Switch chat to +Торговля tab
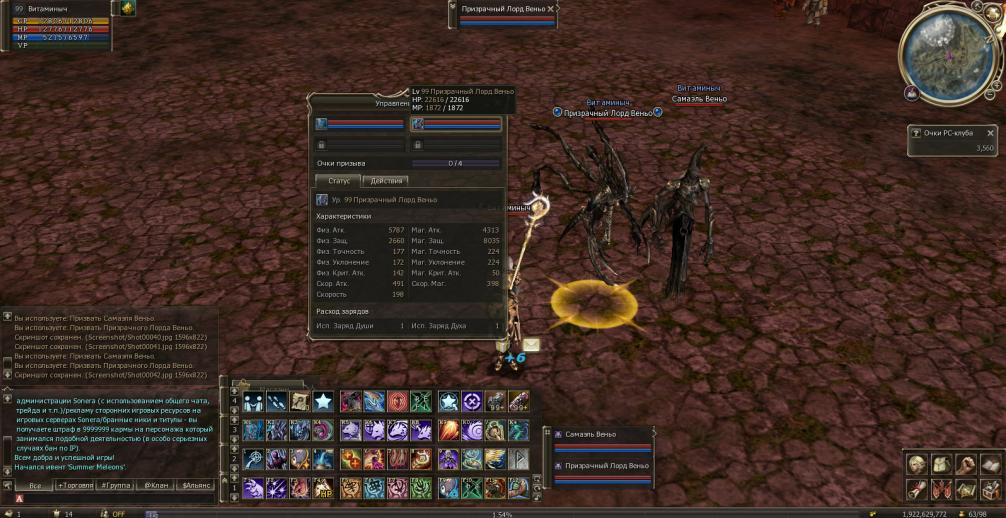 click(75, 485)
